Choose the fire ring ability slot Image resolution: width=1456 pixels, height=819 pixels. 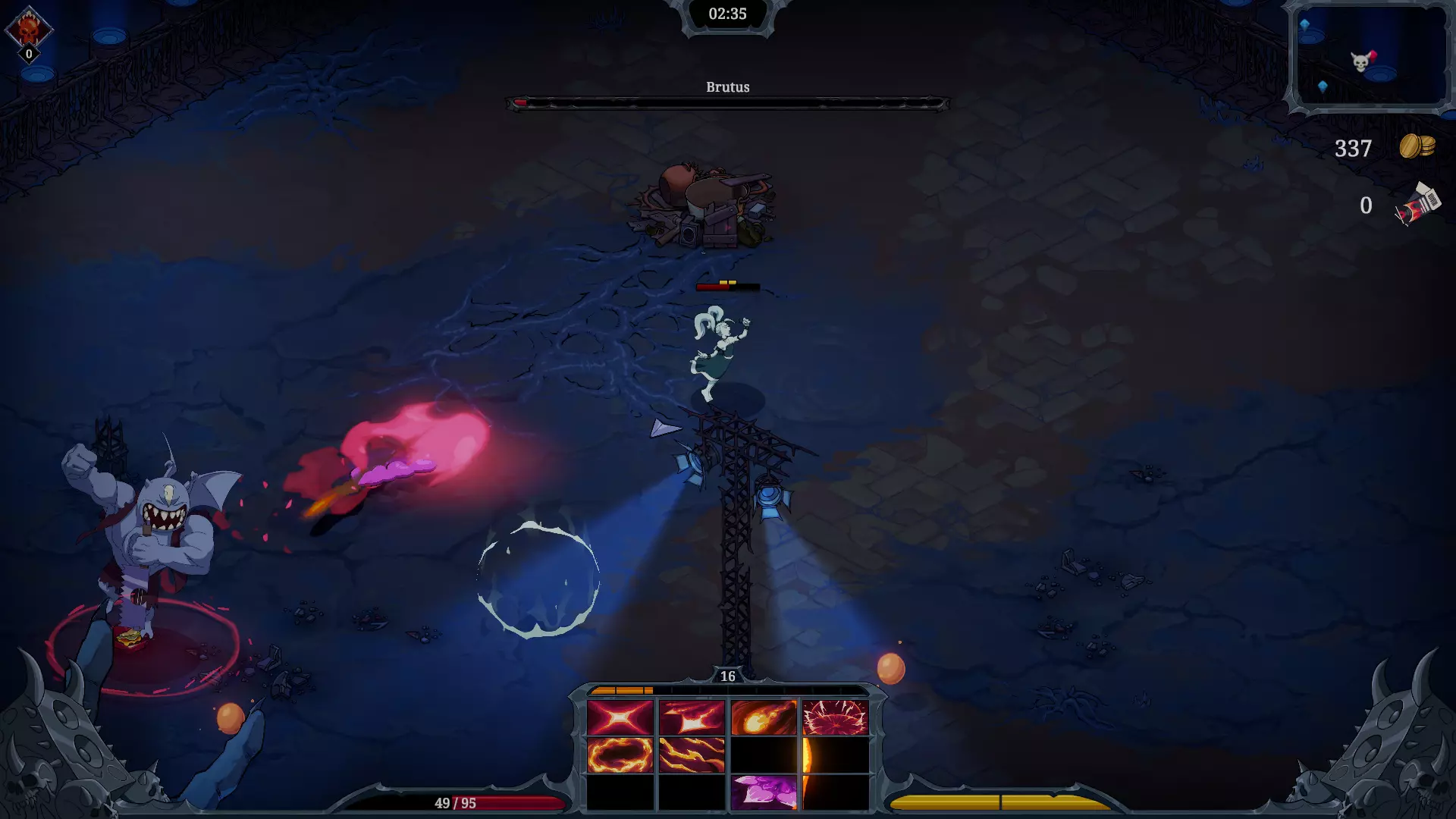click(620, 755)
